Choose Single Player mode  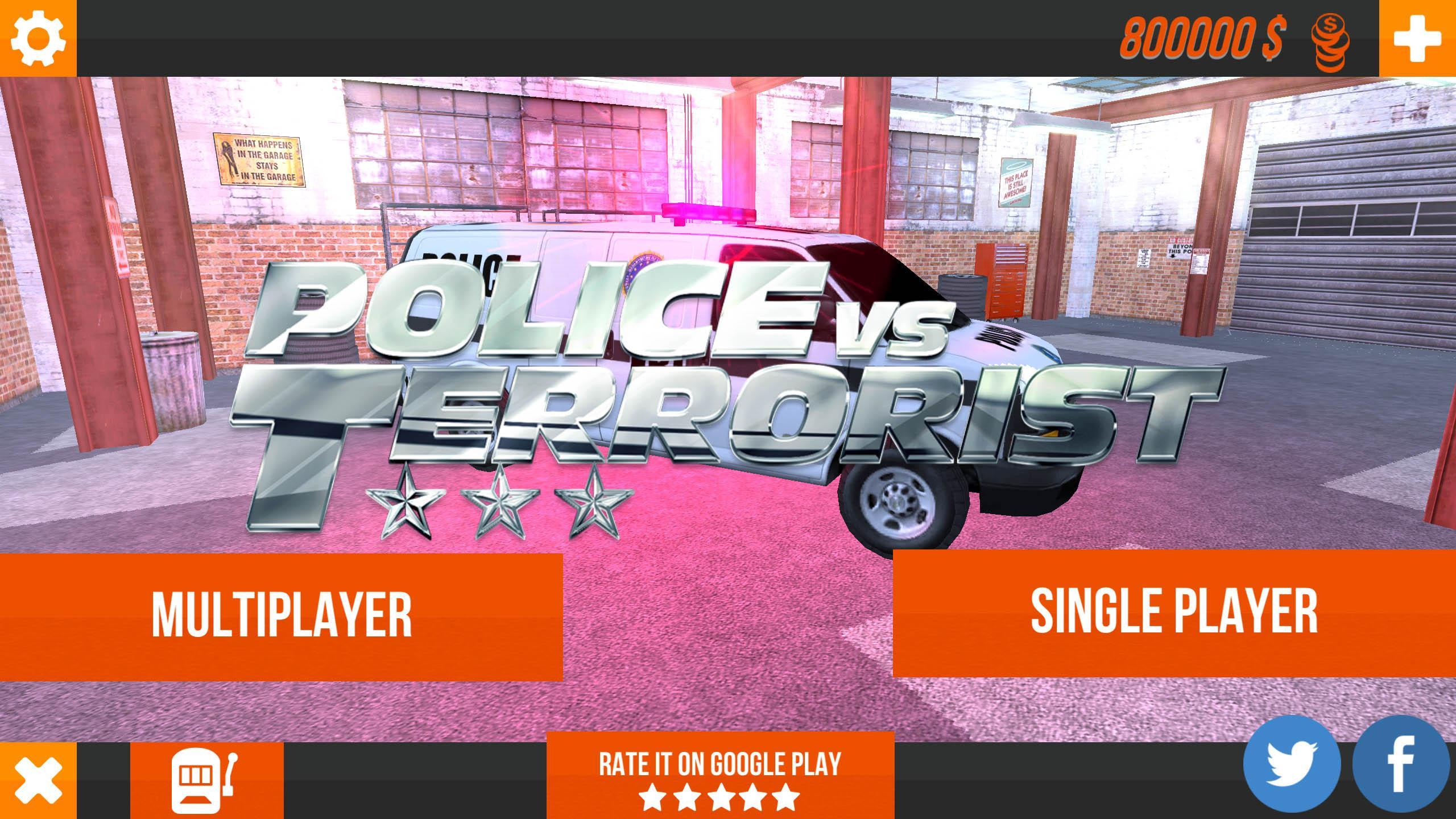click(x=1174, y=613)
